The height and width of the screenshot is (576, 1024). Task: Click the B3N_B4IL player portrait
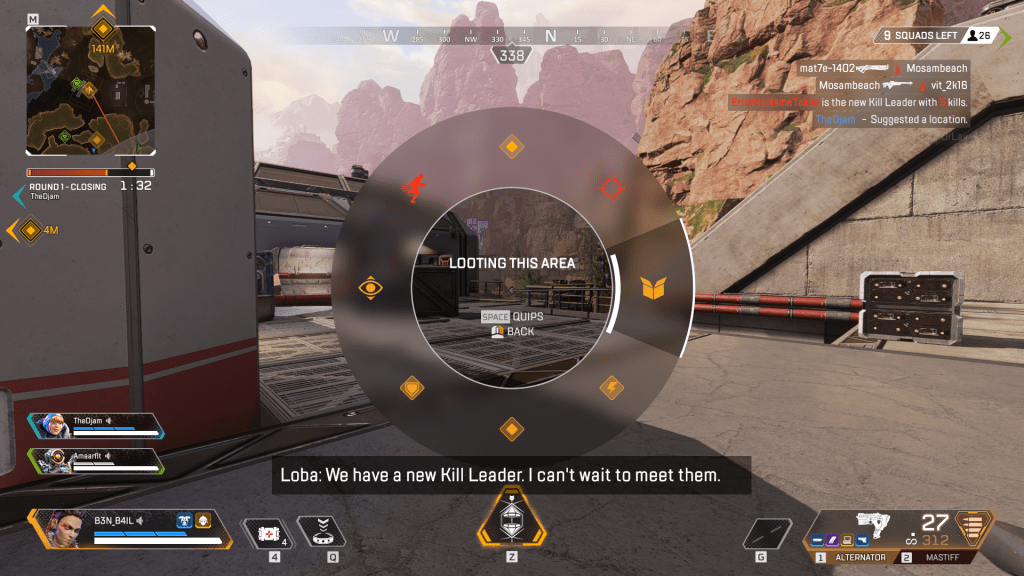tap(65, 527)
